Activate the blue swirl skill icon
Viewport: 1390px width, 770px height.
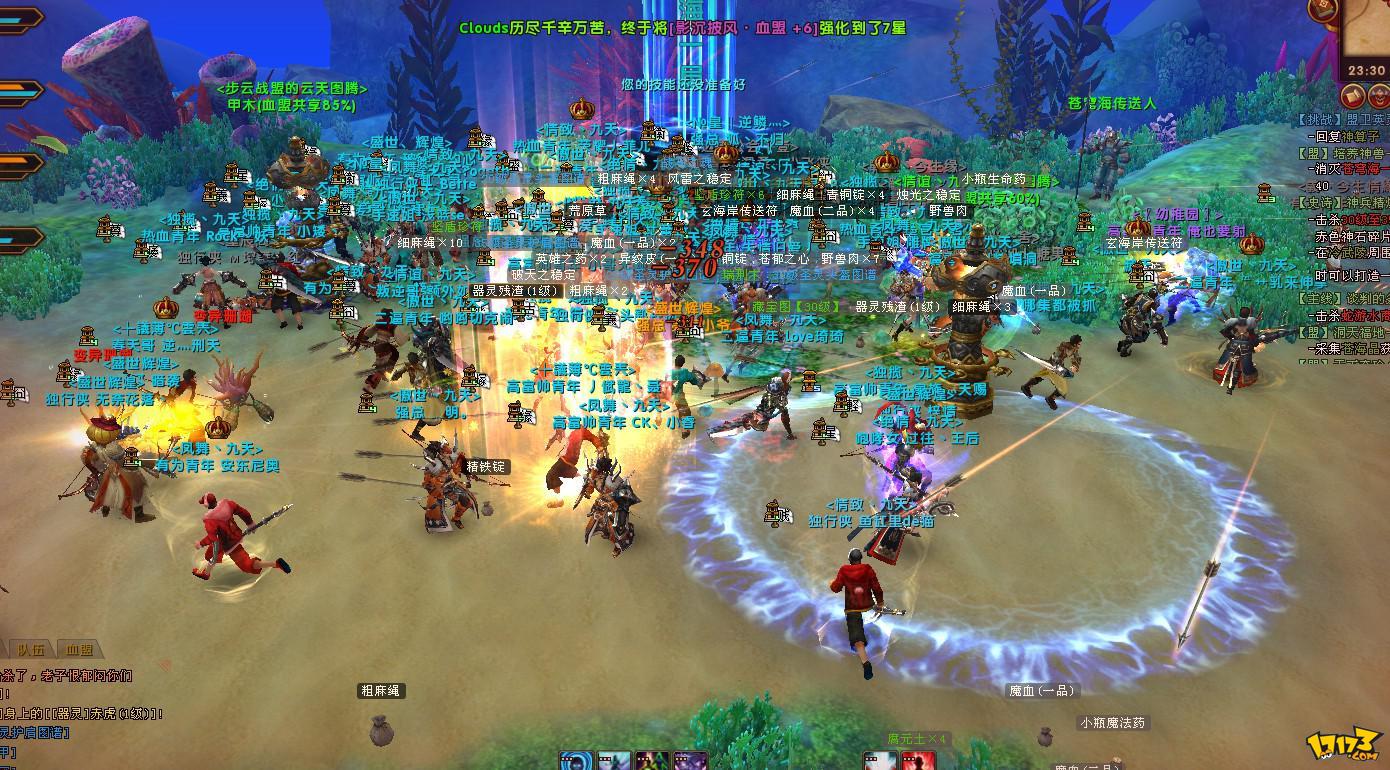575,762
